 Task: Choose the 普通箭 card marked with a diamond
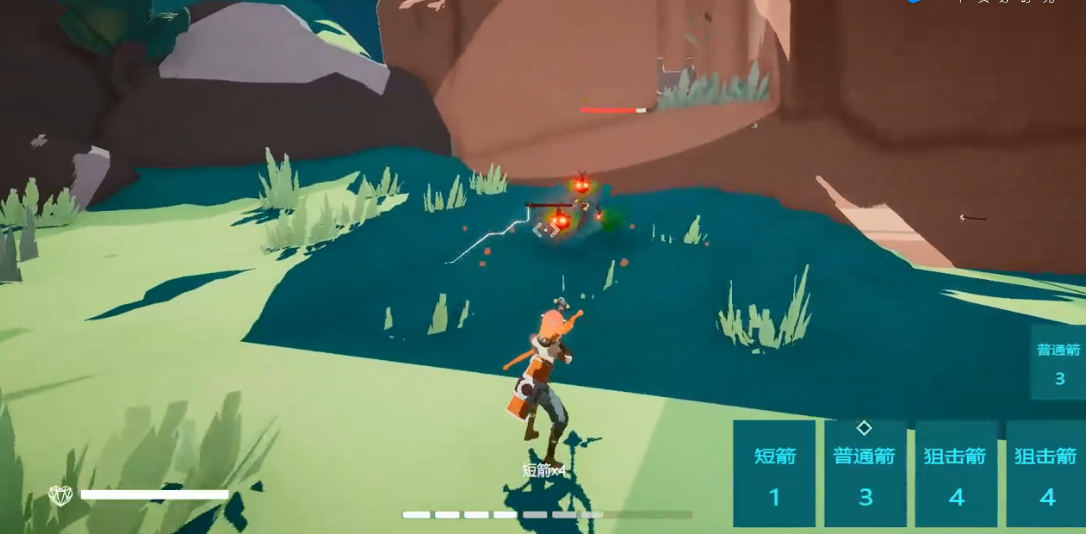(865, 474)
